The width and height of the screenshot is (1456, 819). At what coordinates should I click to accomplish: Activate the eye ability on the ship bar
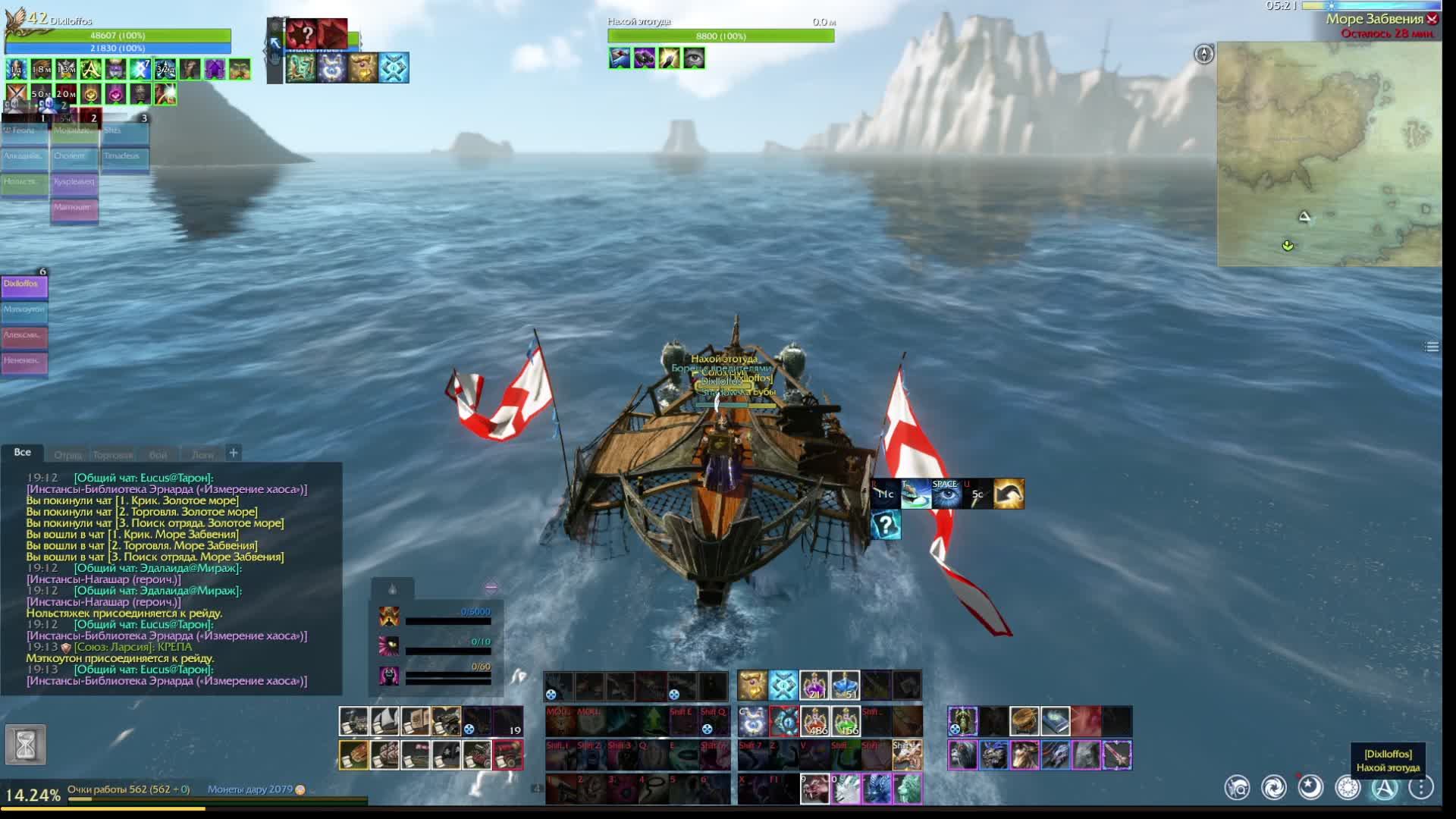click(946, 494)
